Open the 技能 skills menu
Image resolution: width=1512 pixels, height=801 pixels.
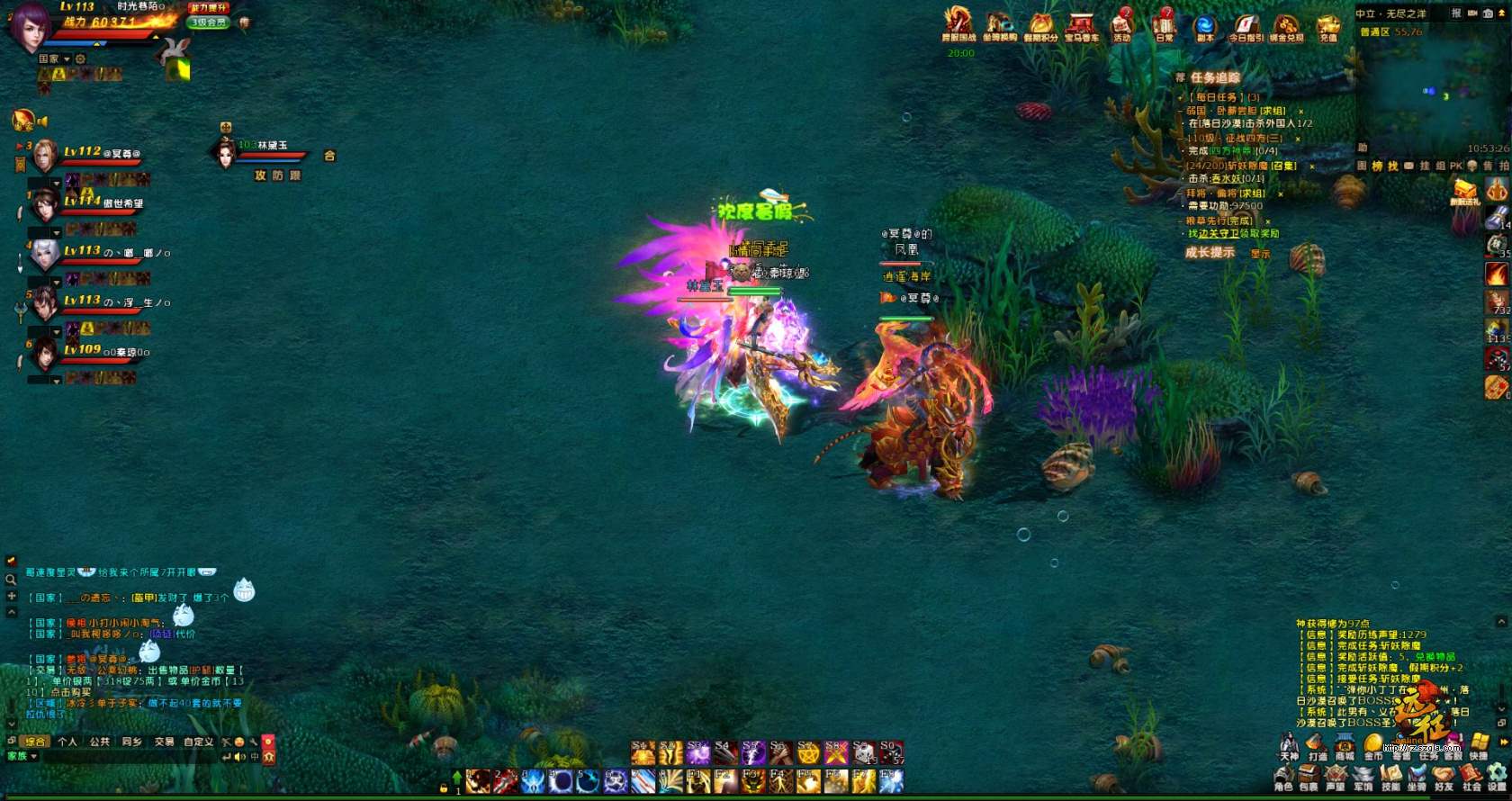coord(1390,778)
